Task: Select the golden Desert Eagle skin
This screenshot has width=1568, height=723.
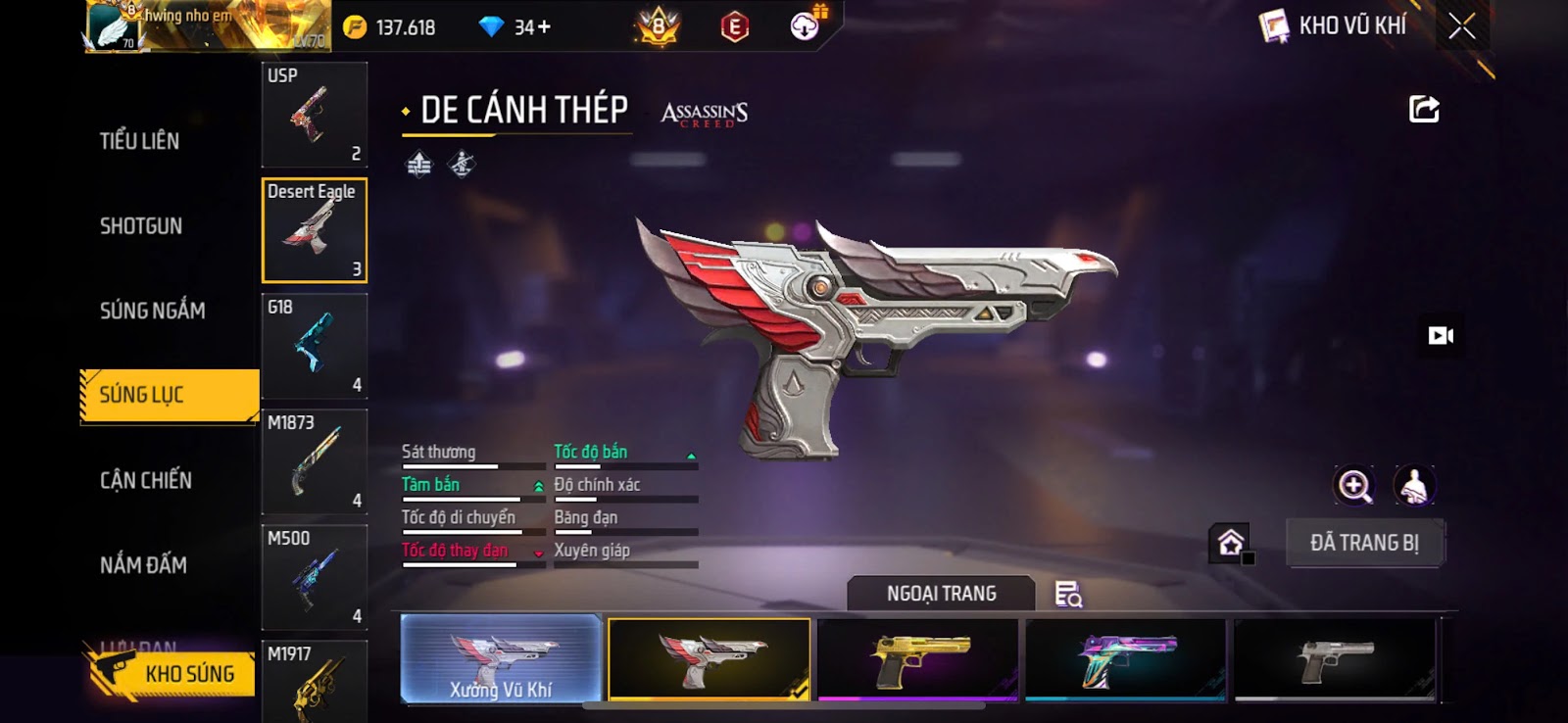Action: tap(918, 659)
